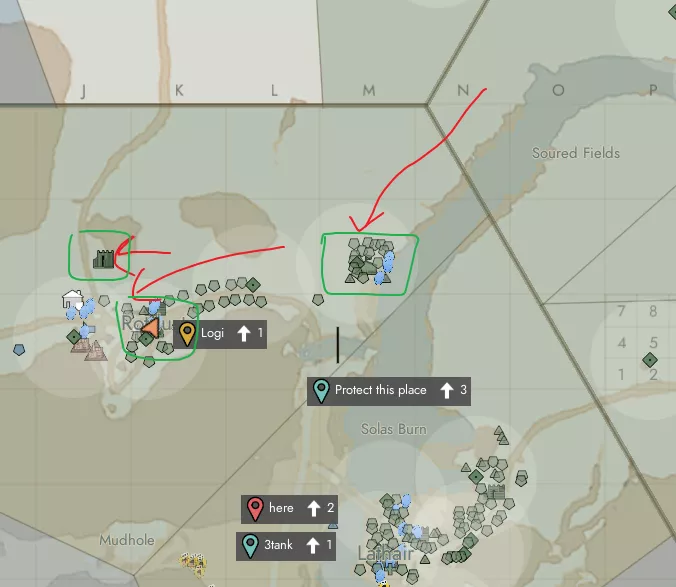676x587 pixels.
Task: Select the yellow "Logi" map marker pin
Action: (186, 333)
